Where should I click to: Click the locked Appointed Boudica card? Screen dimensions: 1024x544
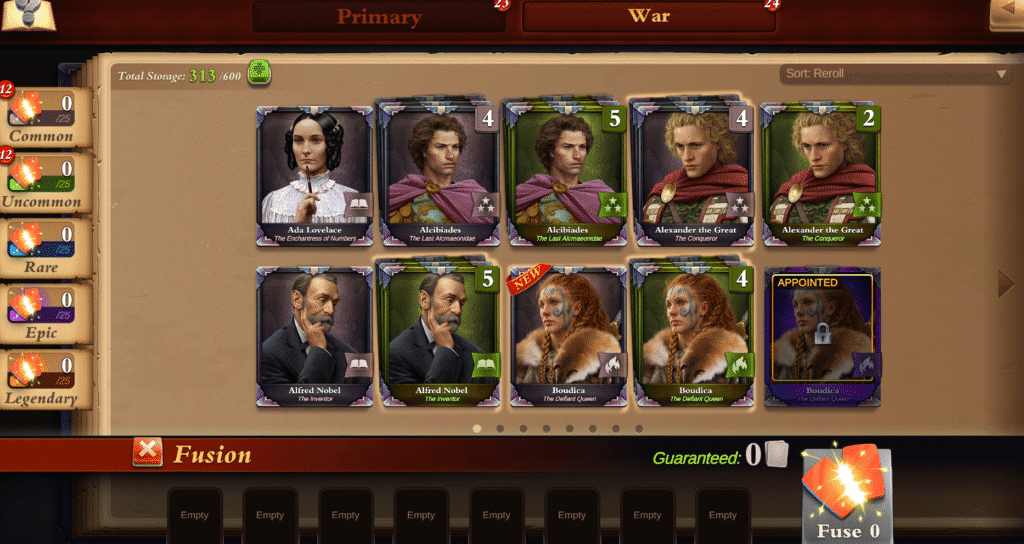(x=822, y=336)
